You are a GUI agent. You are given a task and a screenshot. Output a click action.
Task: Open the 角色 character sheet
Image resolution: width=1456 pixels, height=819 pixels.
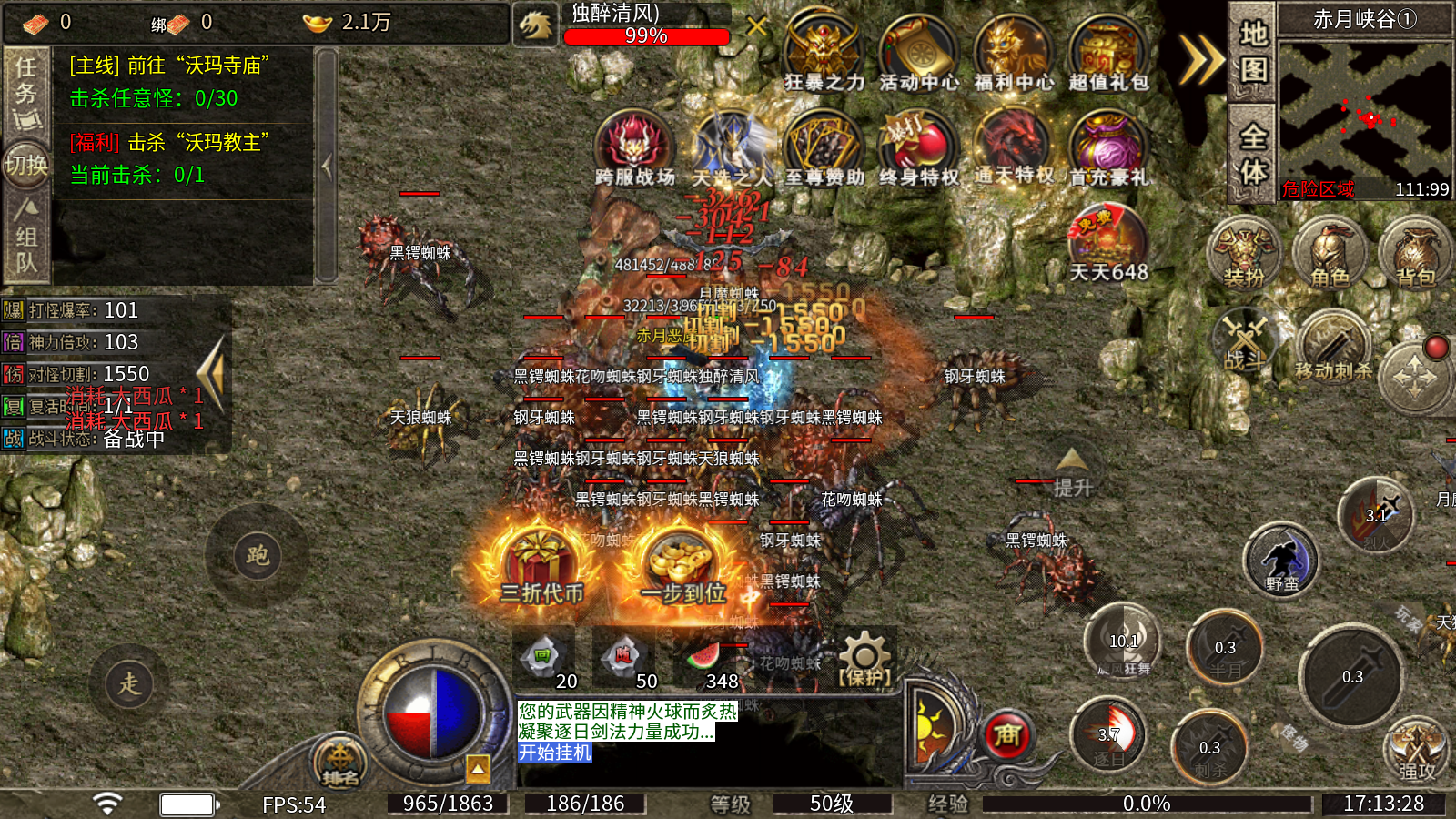(x=1330, y=252)
